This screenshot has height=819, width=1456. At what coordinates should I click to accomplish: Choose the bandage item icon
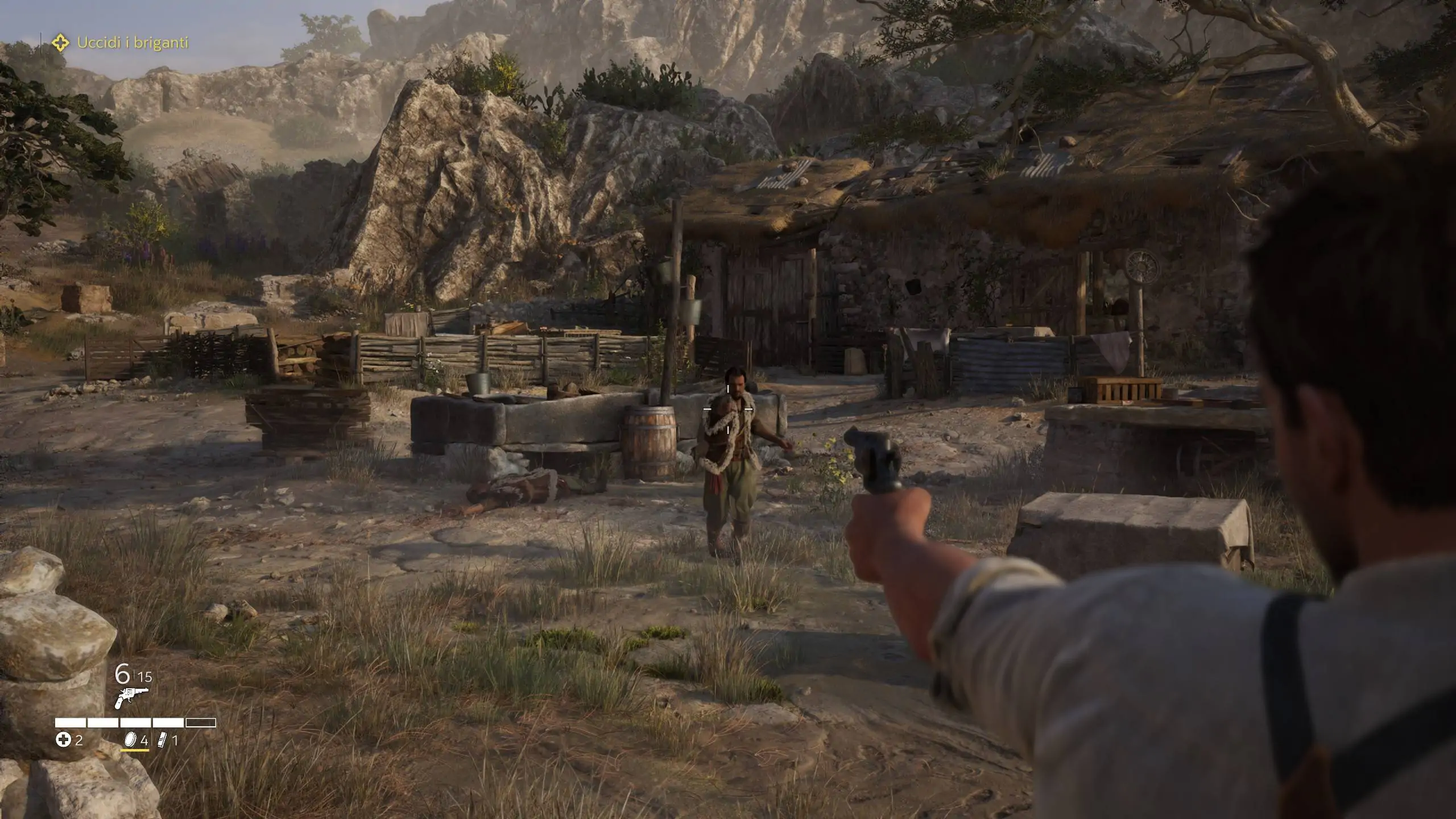pyautogui.click(x=163, y=740)
